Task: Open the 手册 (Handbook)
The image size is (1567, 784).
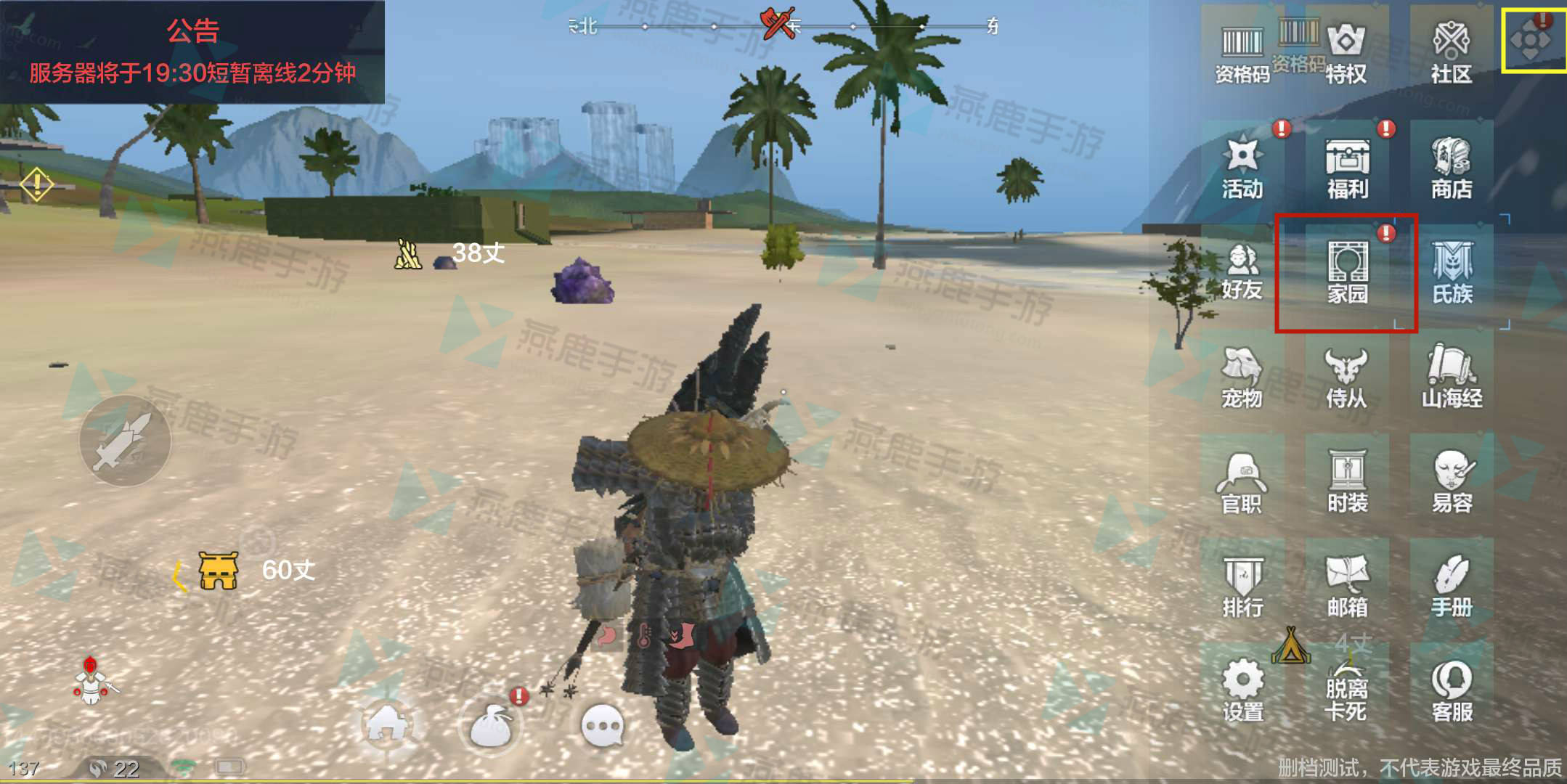Action: 1452,586
